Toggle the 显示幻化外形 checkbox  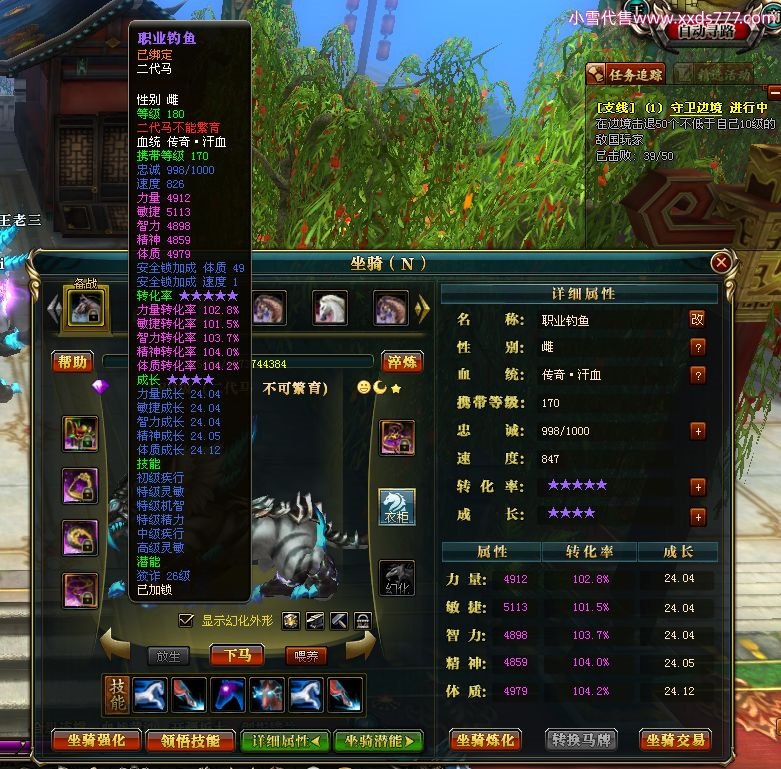pyautogui.click(x=185, y=621)
